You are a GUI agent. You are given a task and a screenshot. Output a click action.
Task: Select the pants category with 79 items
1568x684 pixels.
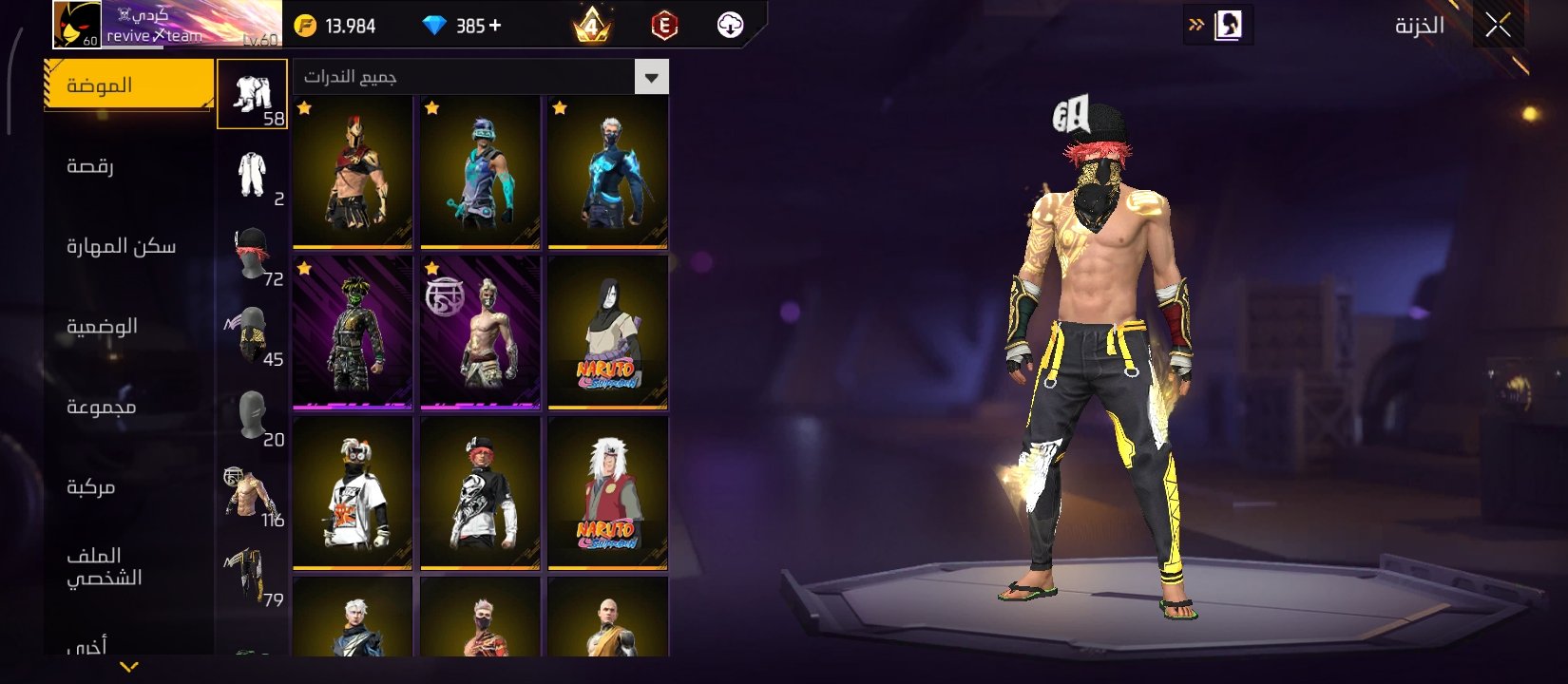click(x=252, y=575)
